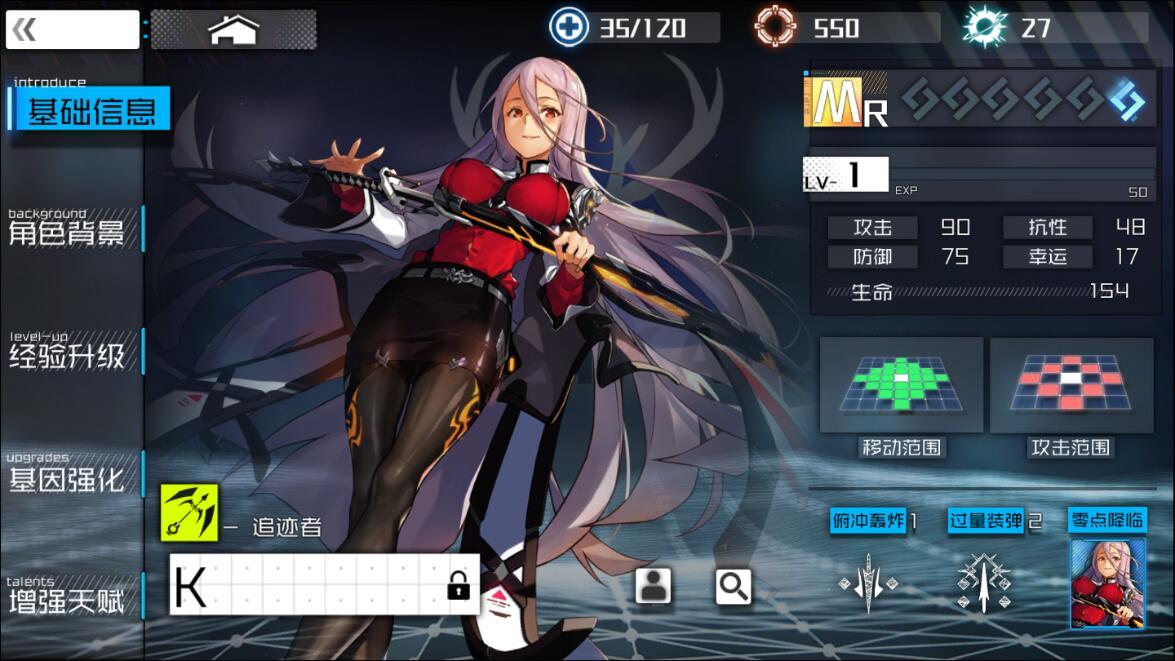Tap the blue cross 35/120 resource icon

pyautogui.click(x=569, y=27)
